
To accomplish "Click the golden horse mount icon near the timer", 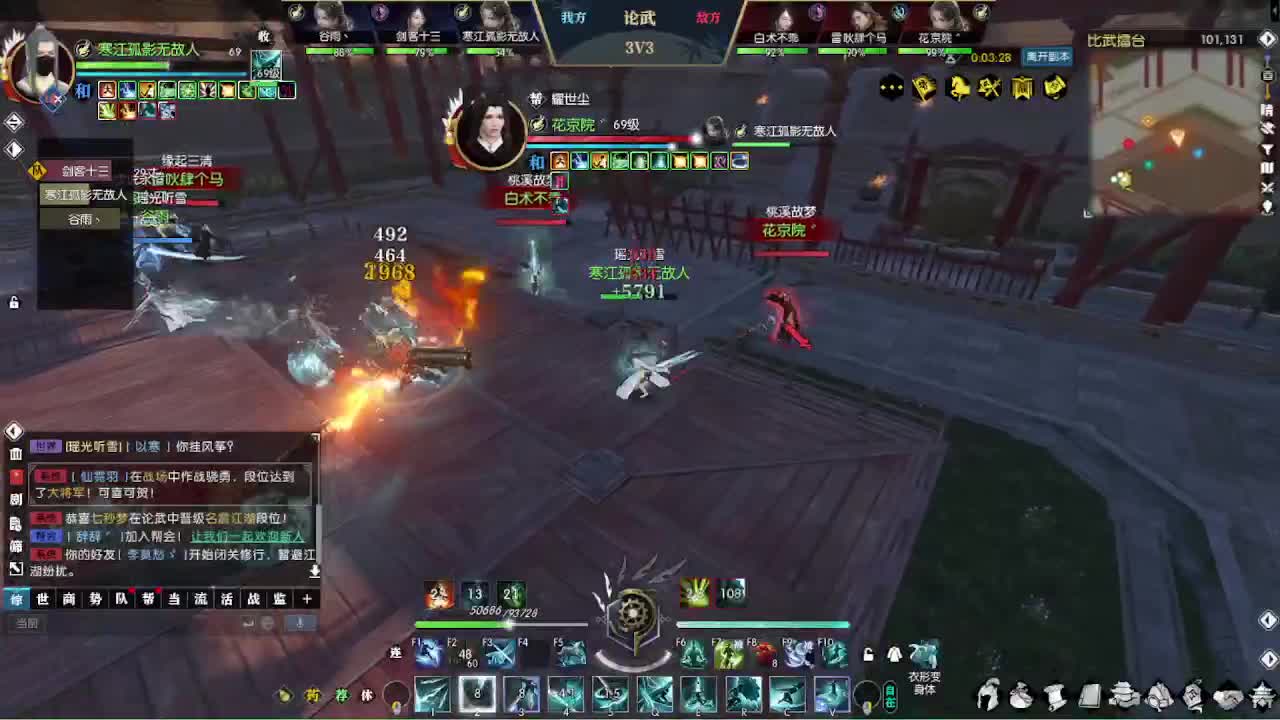I will (957, 88).
